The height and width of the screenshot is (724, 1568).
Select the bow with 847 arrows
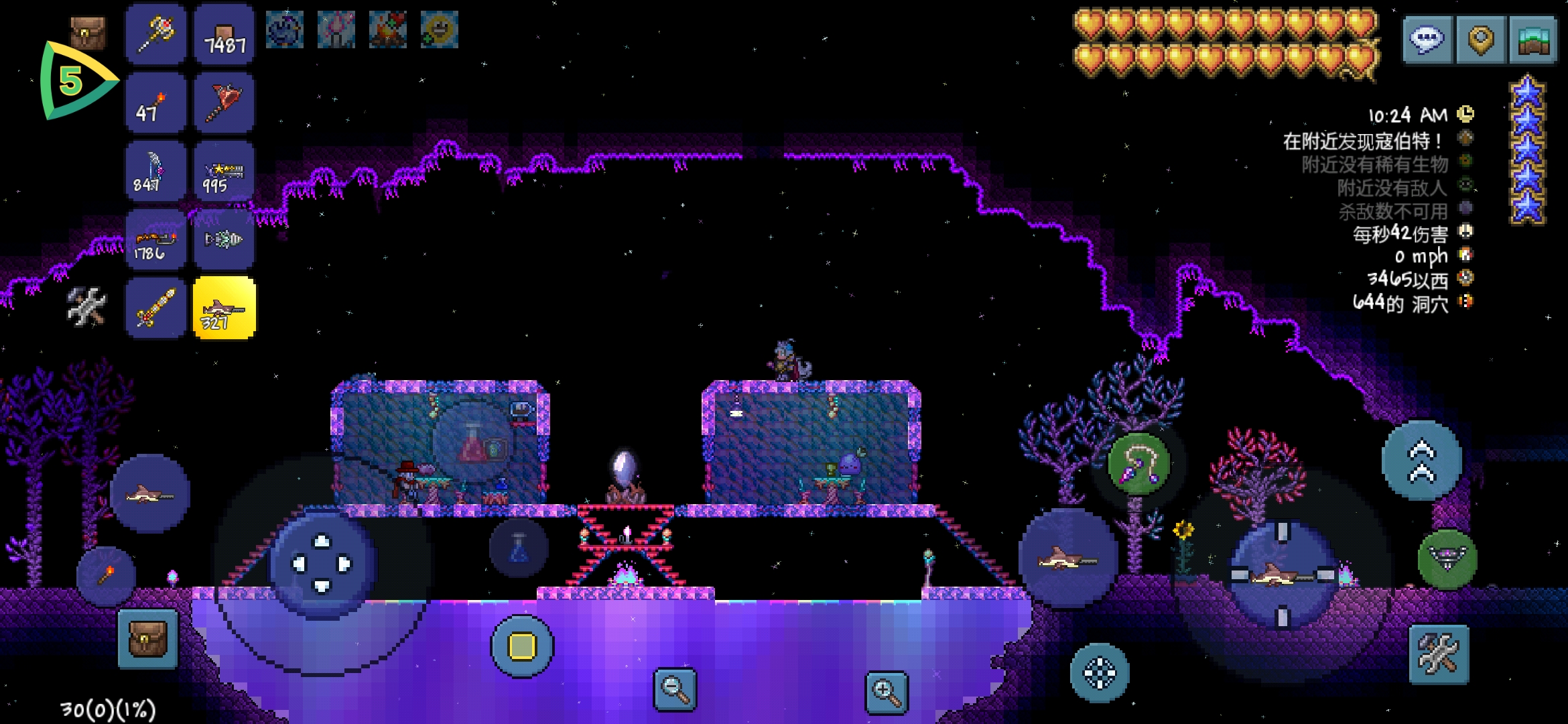click(x=155, y=171)
